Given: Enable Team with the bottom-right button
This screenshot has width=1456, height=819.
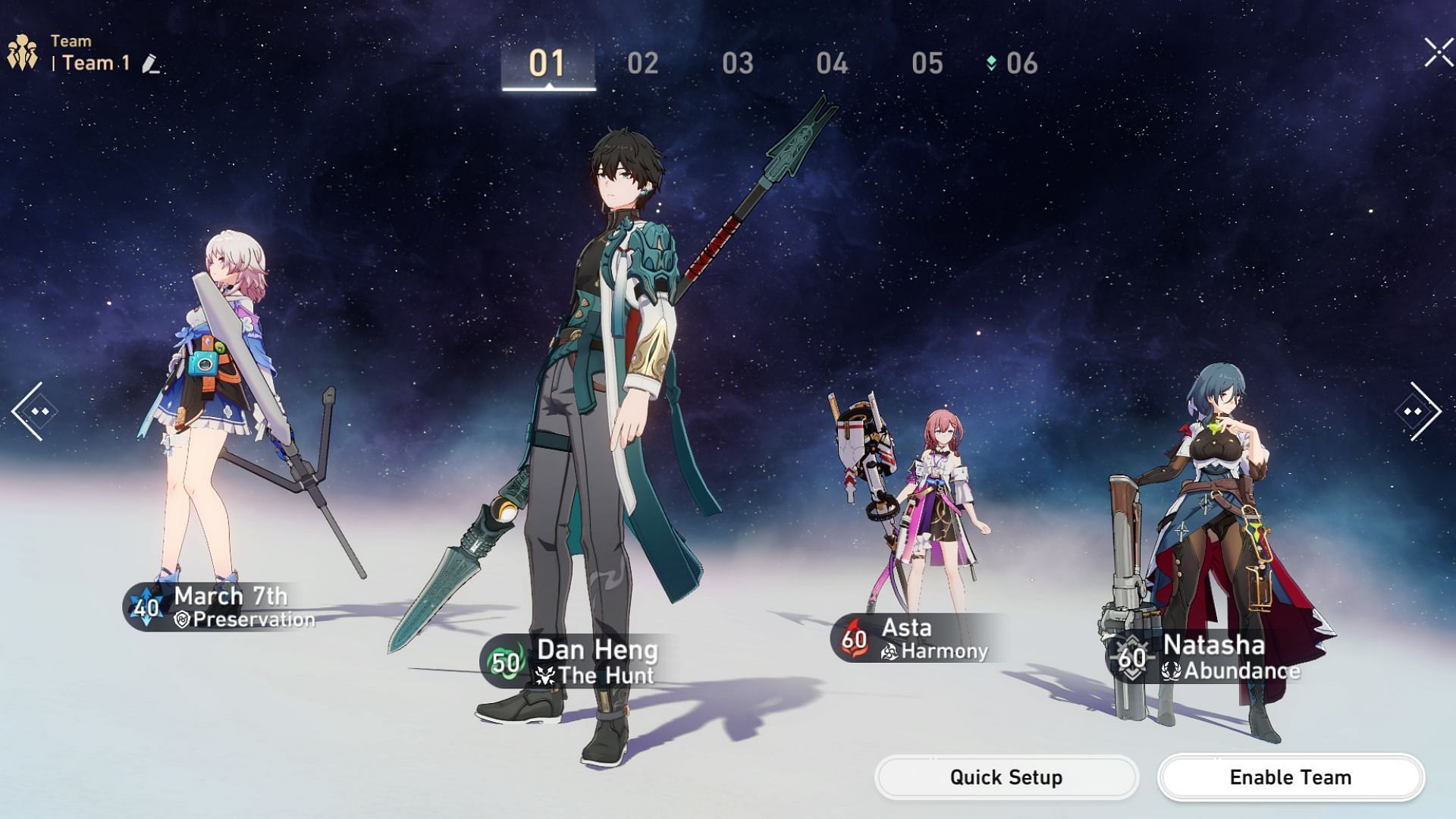Looking at the screenshot, I should [x=1290, y=777].
